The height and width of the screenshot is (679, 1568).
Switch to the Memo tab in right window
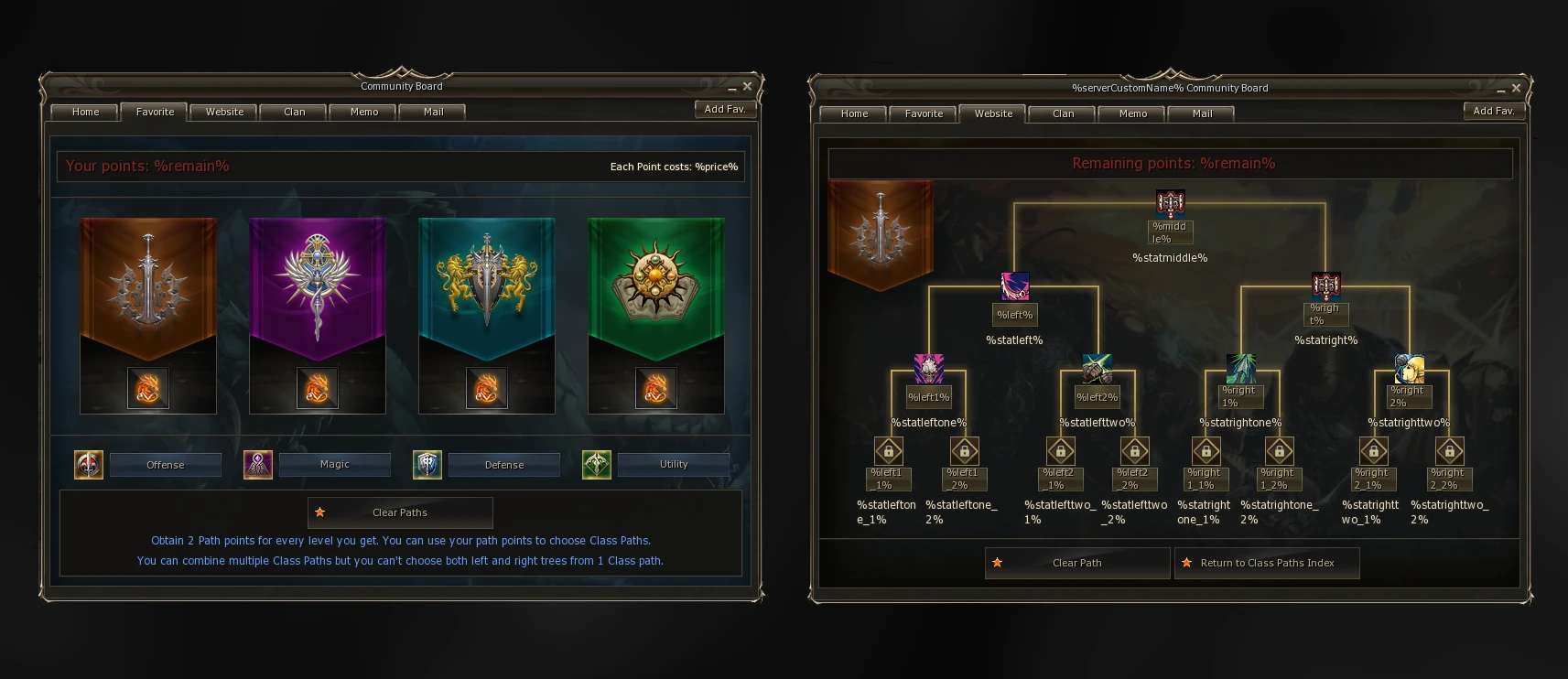[x=1132, y=113]
